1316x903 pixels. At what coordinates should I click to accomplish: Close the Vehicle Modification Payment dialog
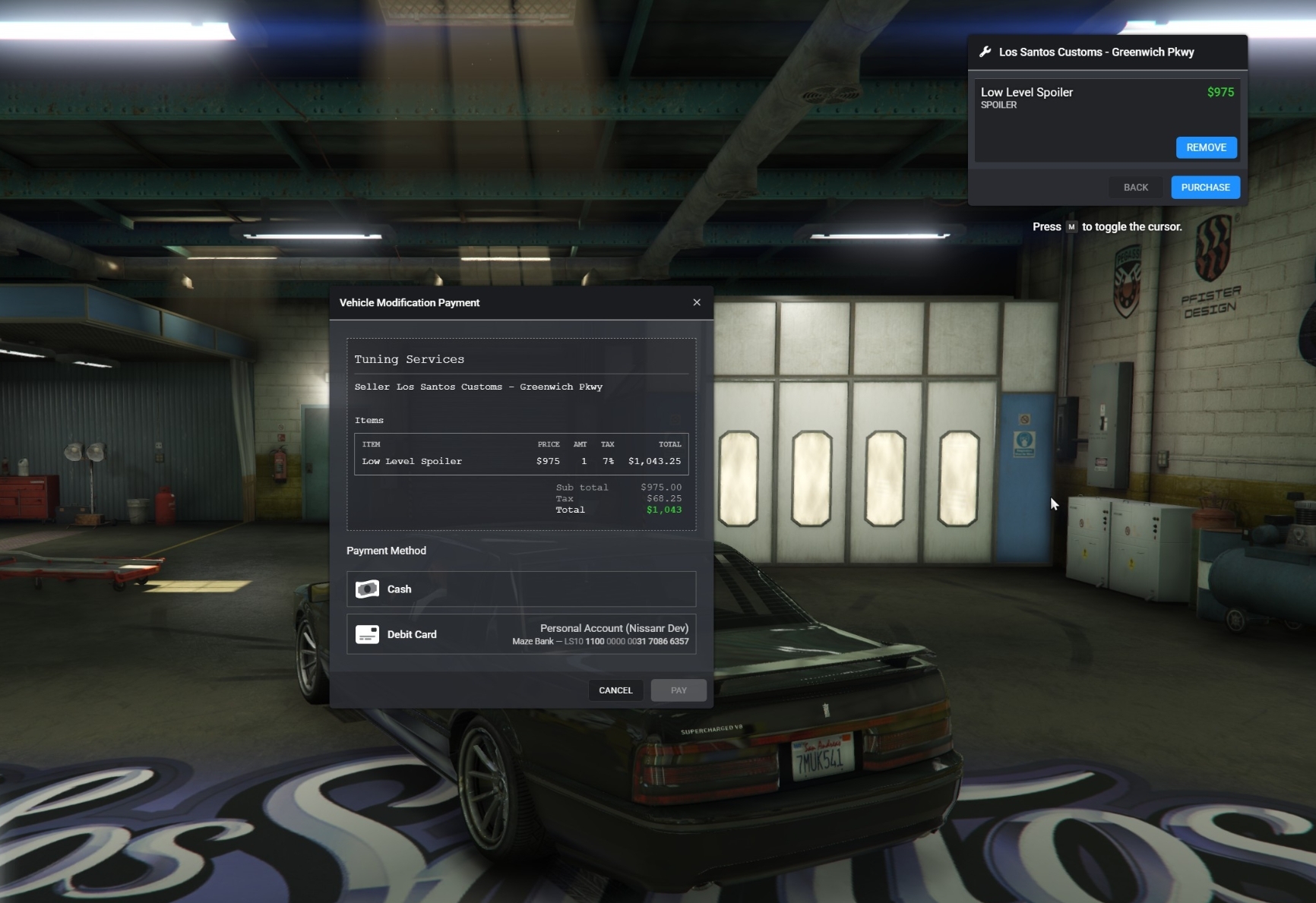pos(697,302)
